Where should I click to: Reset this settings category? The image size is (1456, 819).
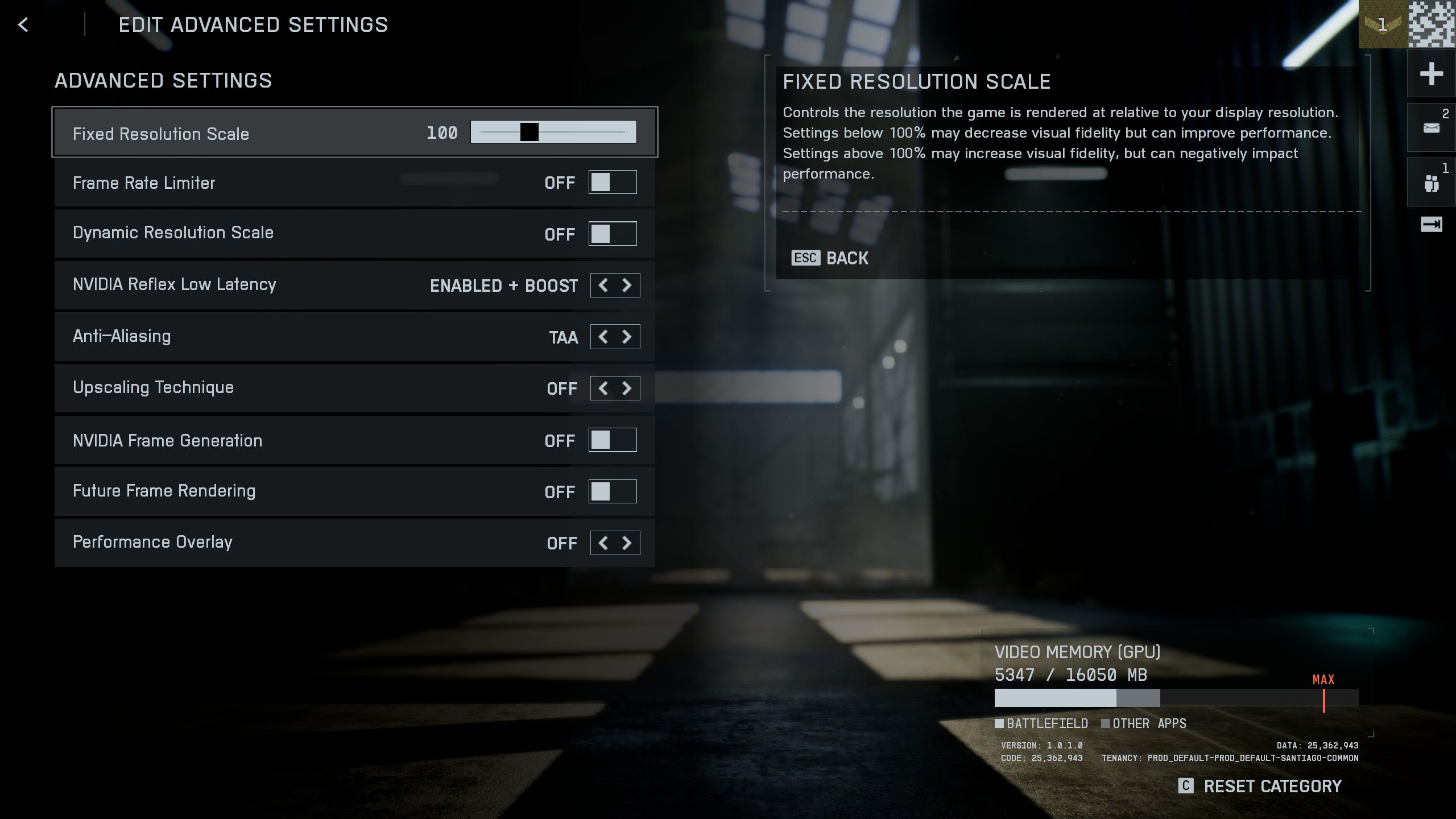tap(1260, 786)
